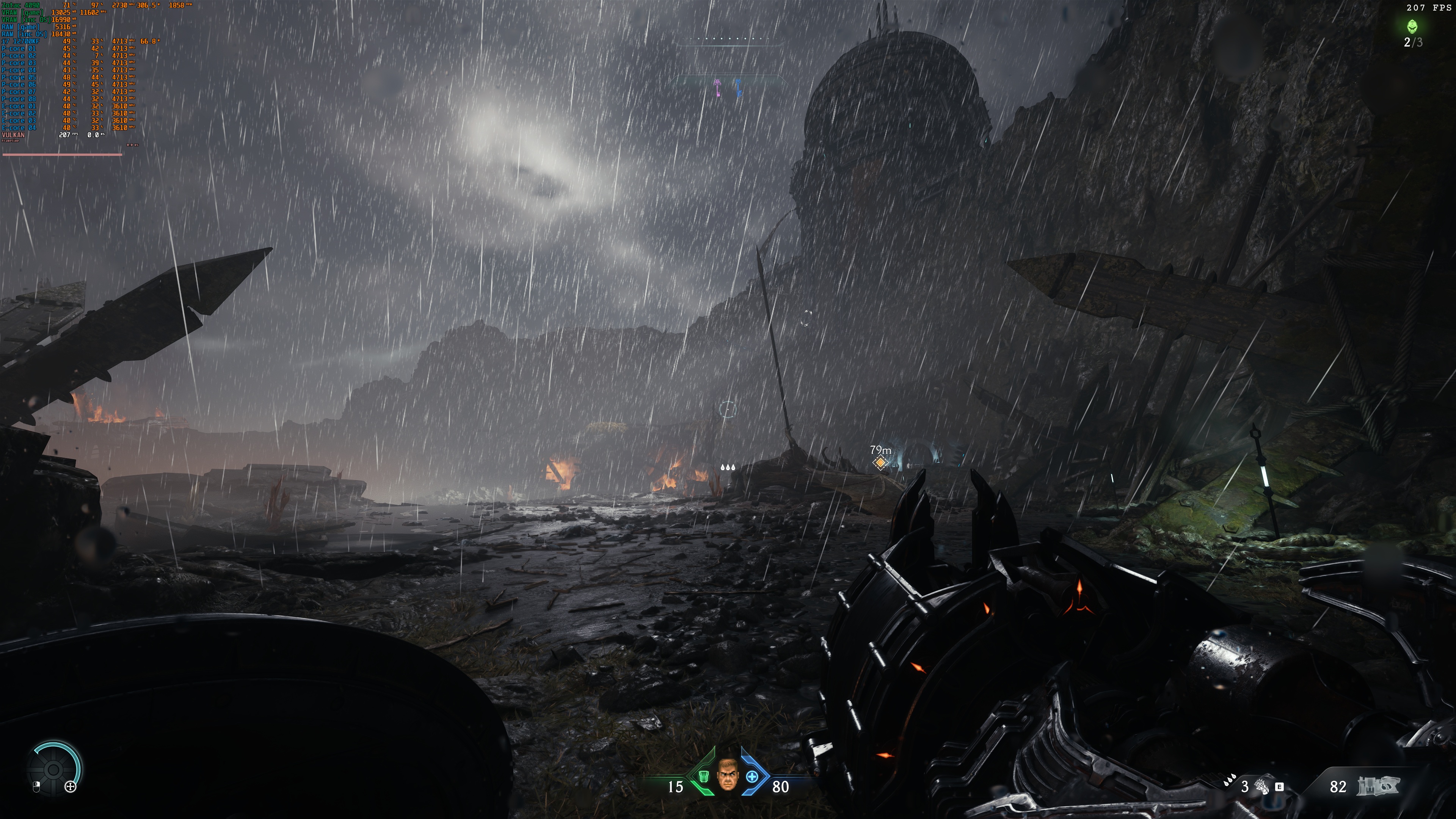The height and width of the screenshot is (819, 1456).
Task: Select the equipped weapon icon
Action: tap(1378, 786)
